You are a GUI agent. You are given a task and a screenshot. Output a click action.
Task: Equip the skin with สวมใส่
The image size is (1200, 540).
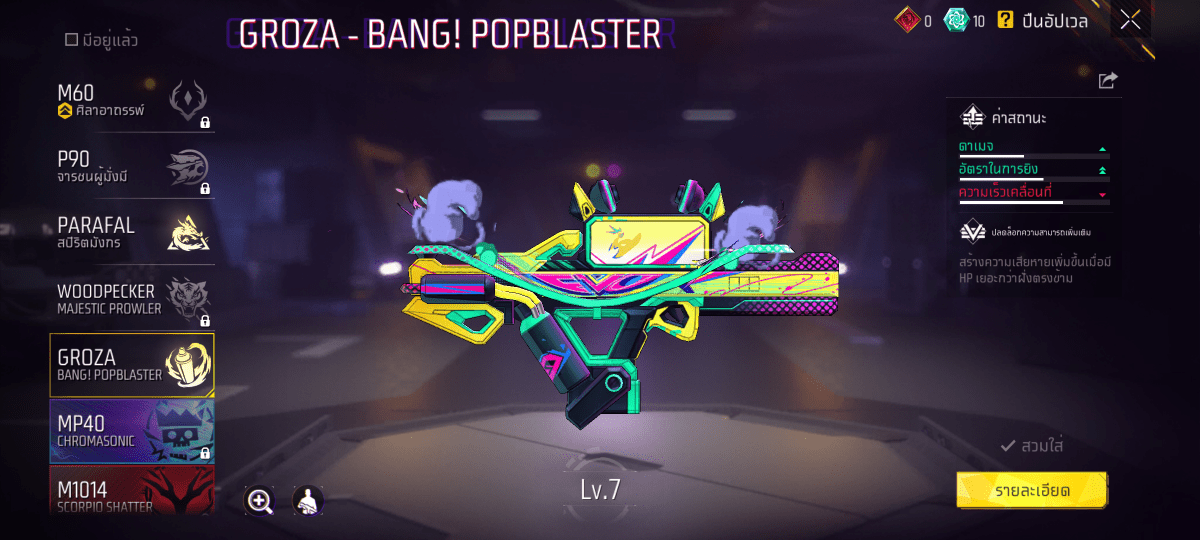tap(1032, 446)
